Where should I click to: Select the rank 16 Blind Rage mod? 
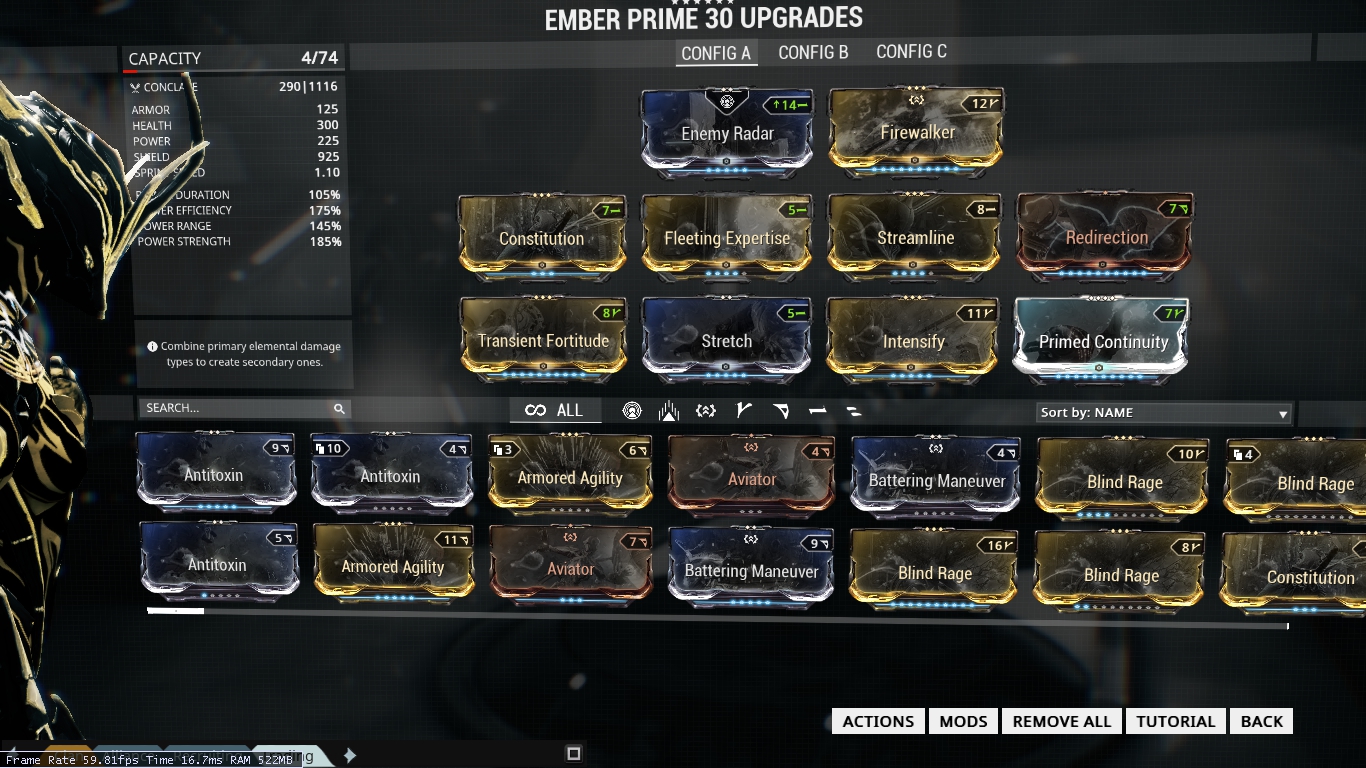click(x=933, y=574)
